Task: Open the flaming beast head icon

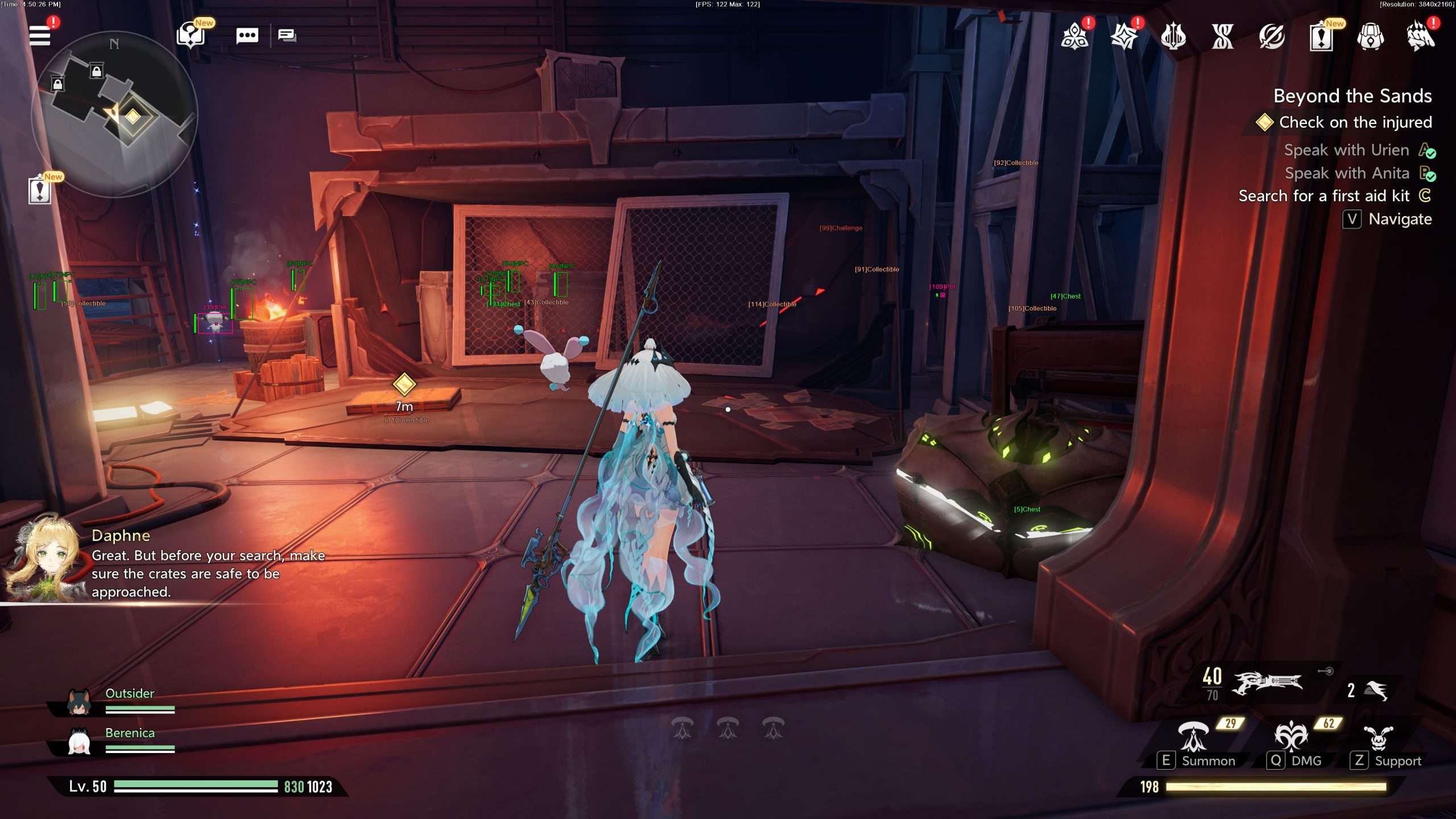Action: (1420, 37)
